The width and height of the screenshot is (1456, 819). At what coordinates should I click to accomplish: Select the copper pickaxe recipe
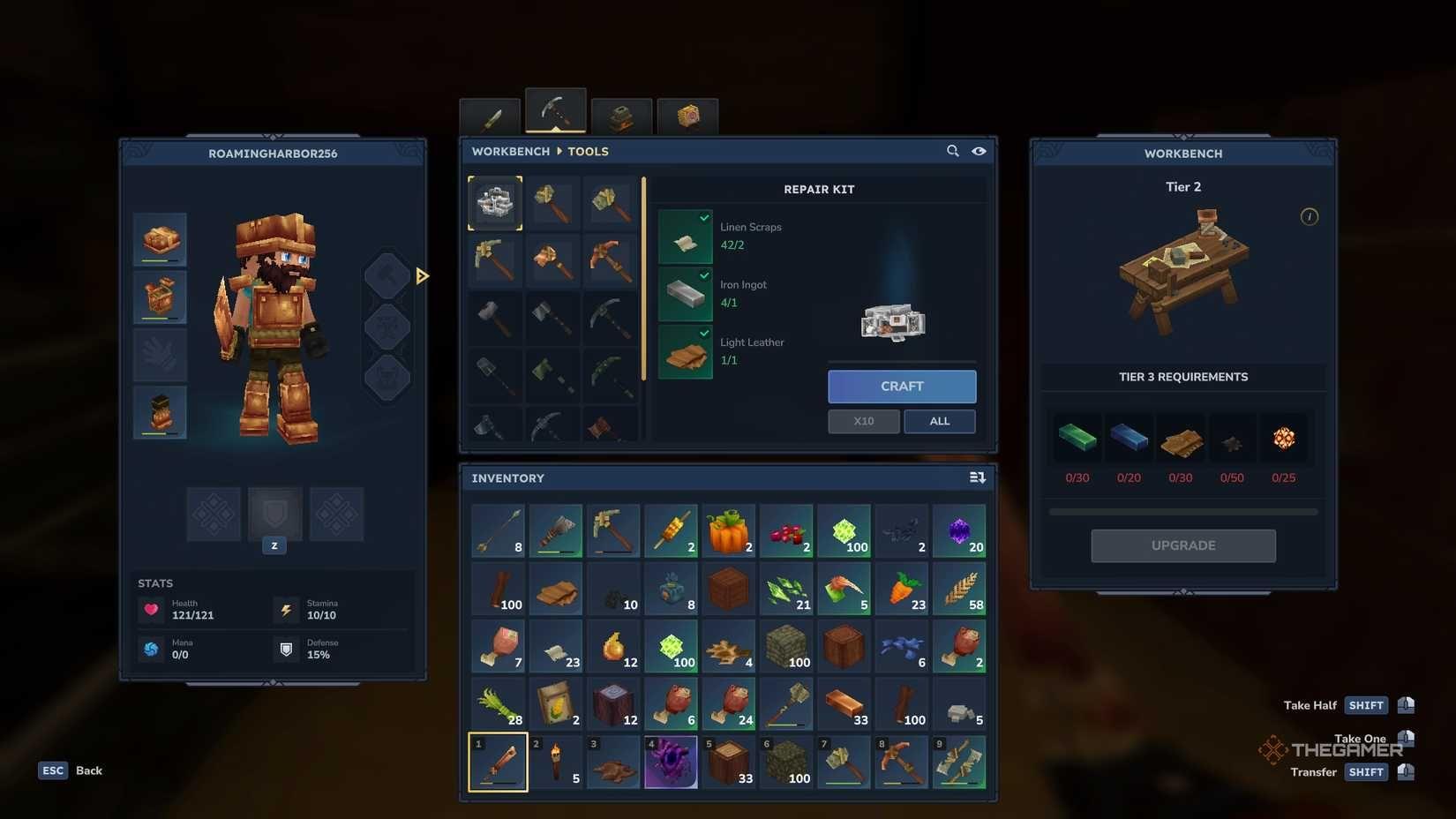[612, 260]
